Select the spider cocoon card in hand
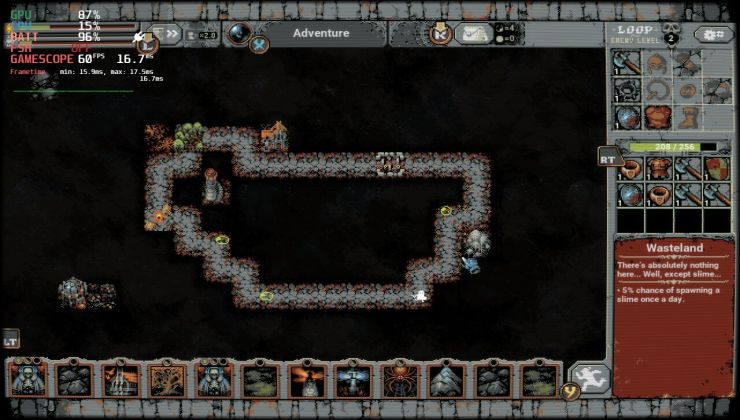The image size is (740, 420). [x=400, y=380]
